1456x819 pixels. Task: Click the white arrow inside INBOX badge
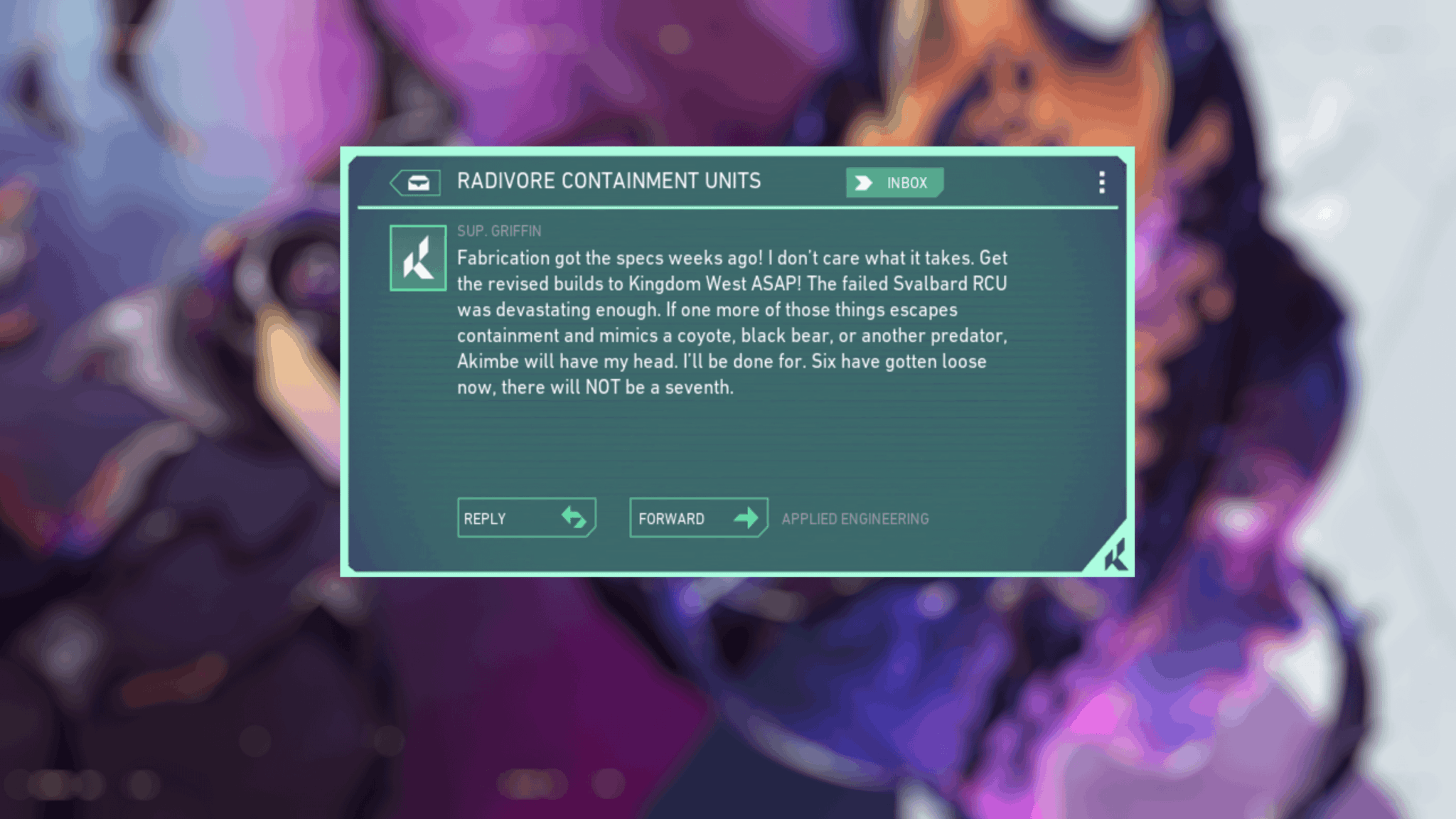coord(864,183)
